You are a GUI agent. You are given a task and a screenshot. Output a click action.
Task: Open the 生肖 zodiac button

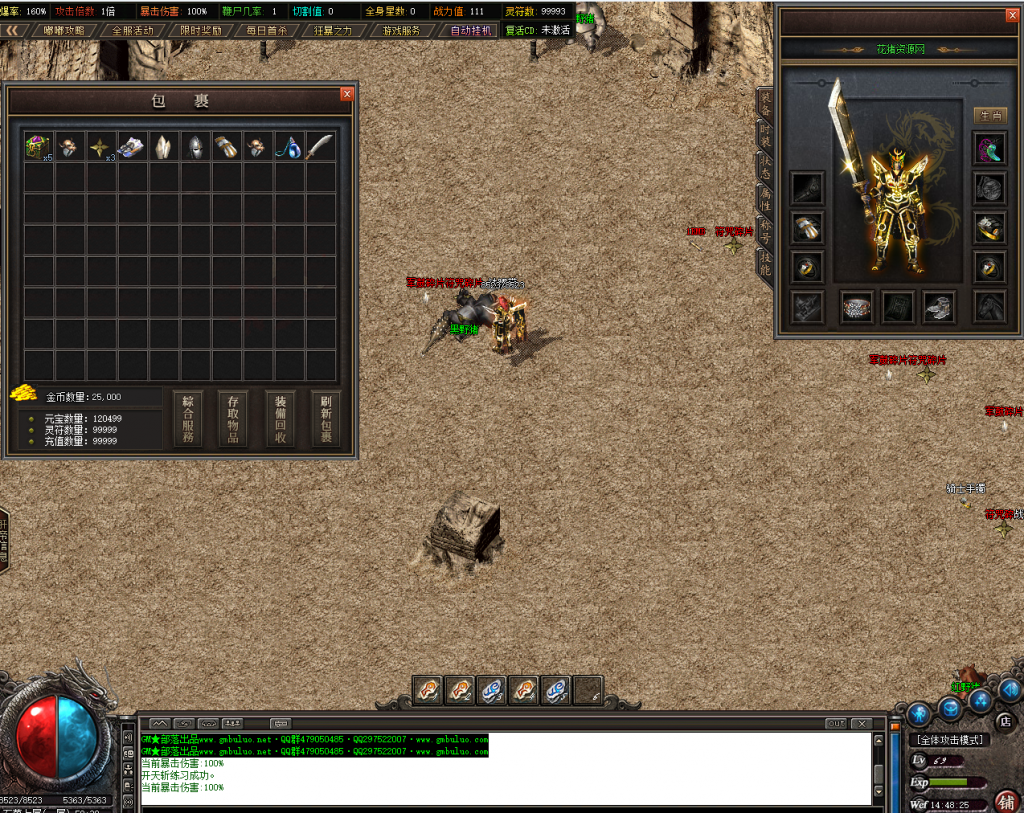coord(990,116)
